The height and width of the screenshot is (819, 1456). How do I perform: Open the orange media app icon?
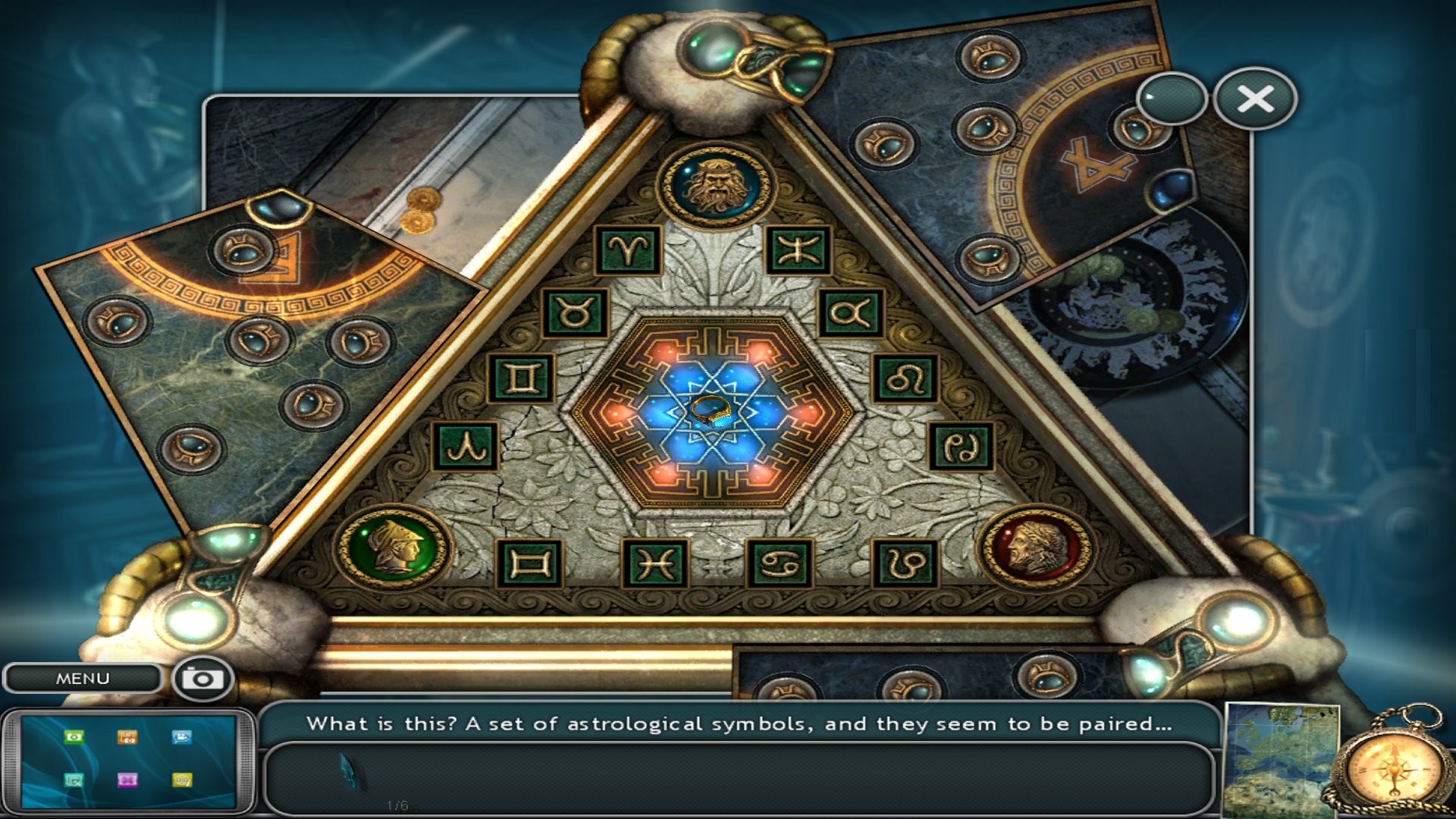127,738
